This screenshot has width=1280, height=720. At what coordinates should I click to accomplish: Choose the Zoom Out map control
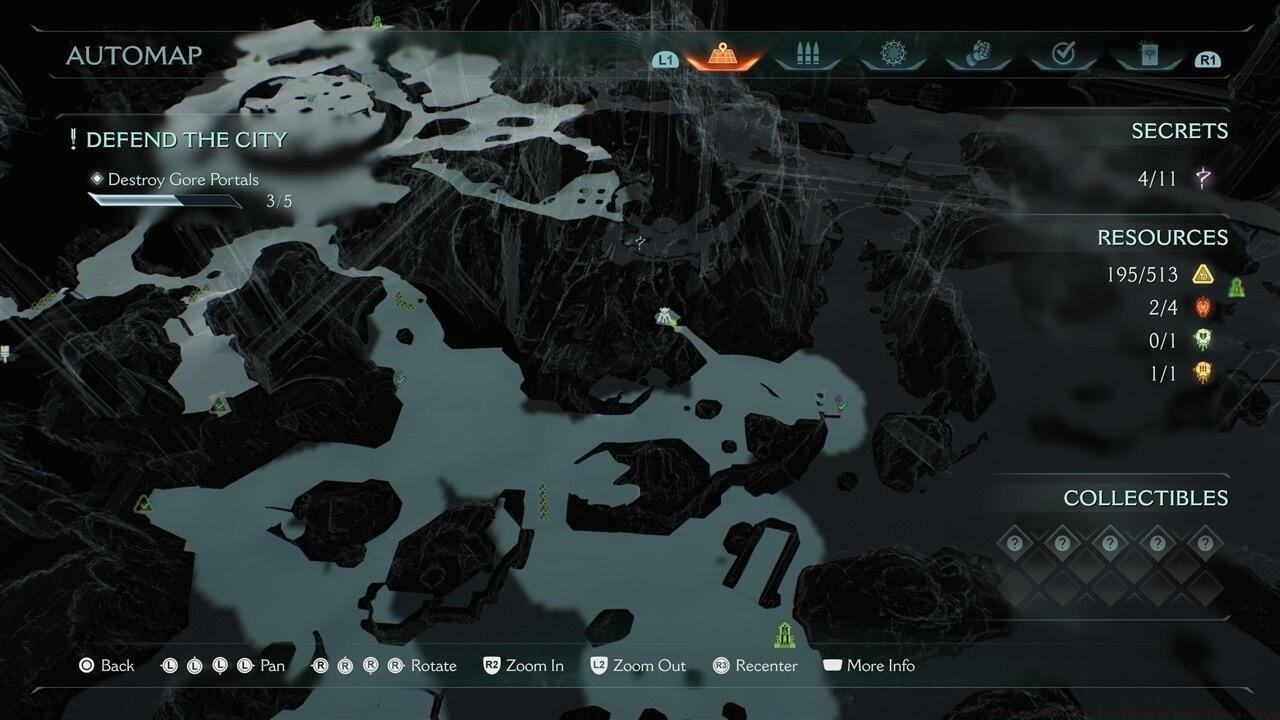(x=638, y=666)
